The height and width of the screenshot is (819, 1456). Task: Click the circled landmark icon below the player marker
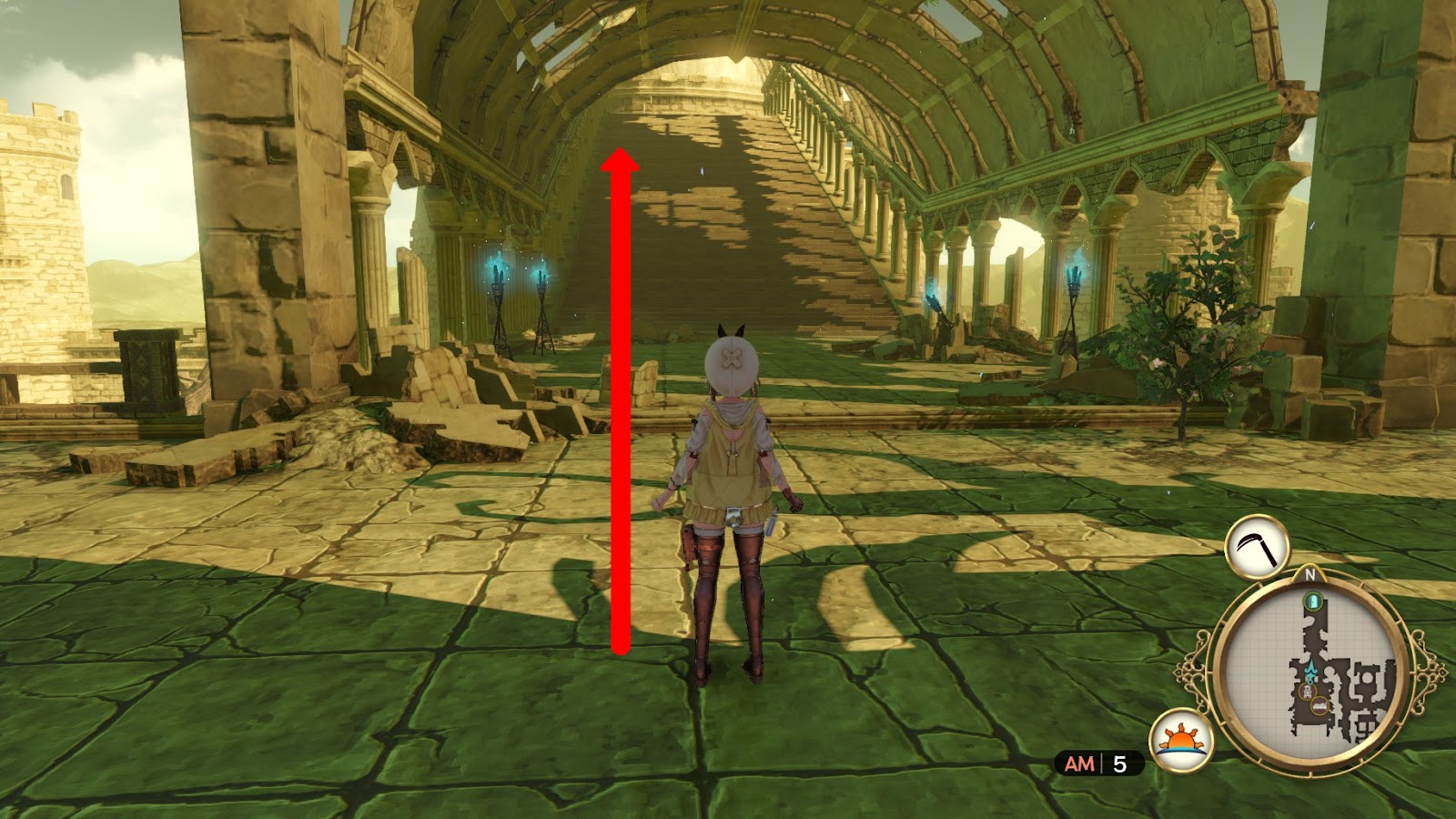1307,692
